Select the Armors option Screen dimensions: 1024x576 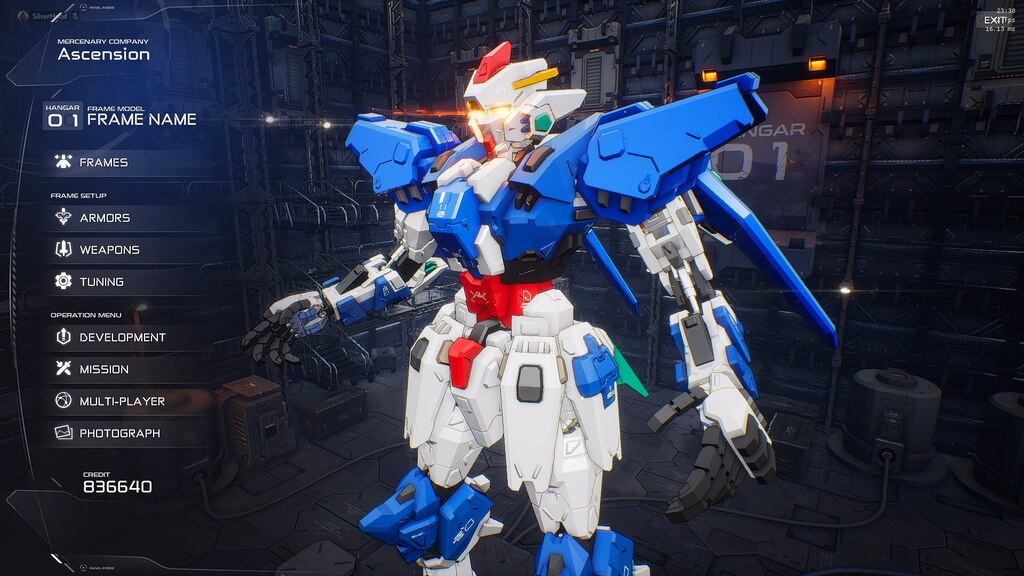click(104, 218)
